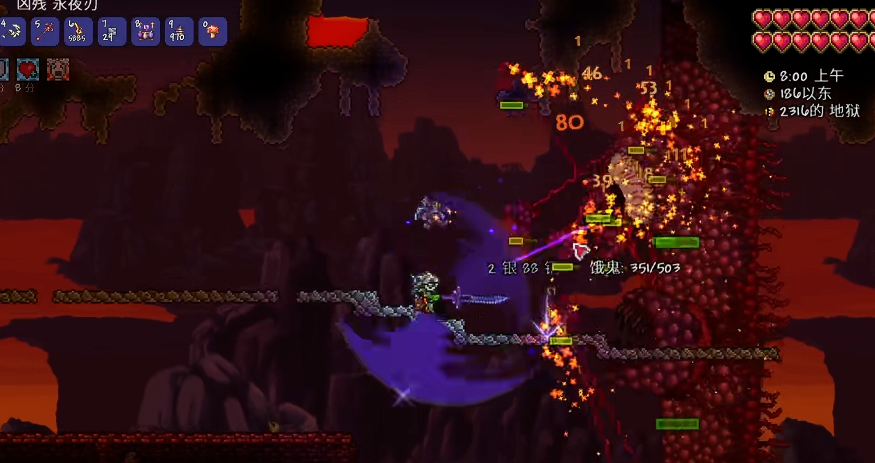Select the red staff in hotbar slot 5

click(45, 31)
